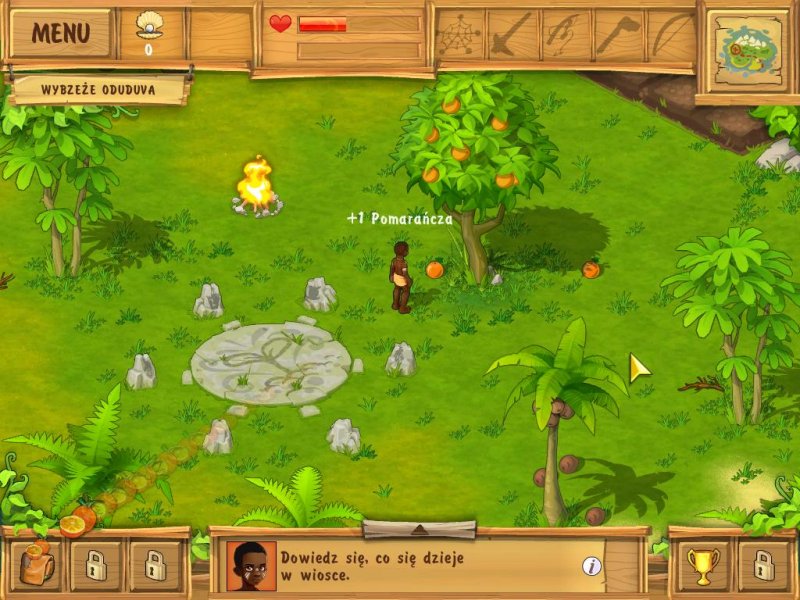Image resolution: width=800 pixels, height=600 pixels.
Task: Select the fishing rod tool slot
Action: pyautogui.click(x=566, y=35)
